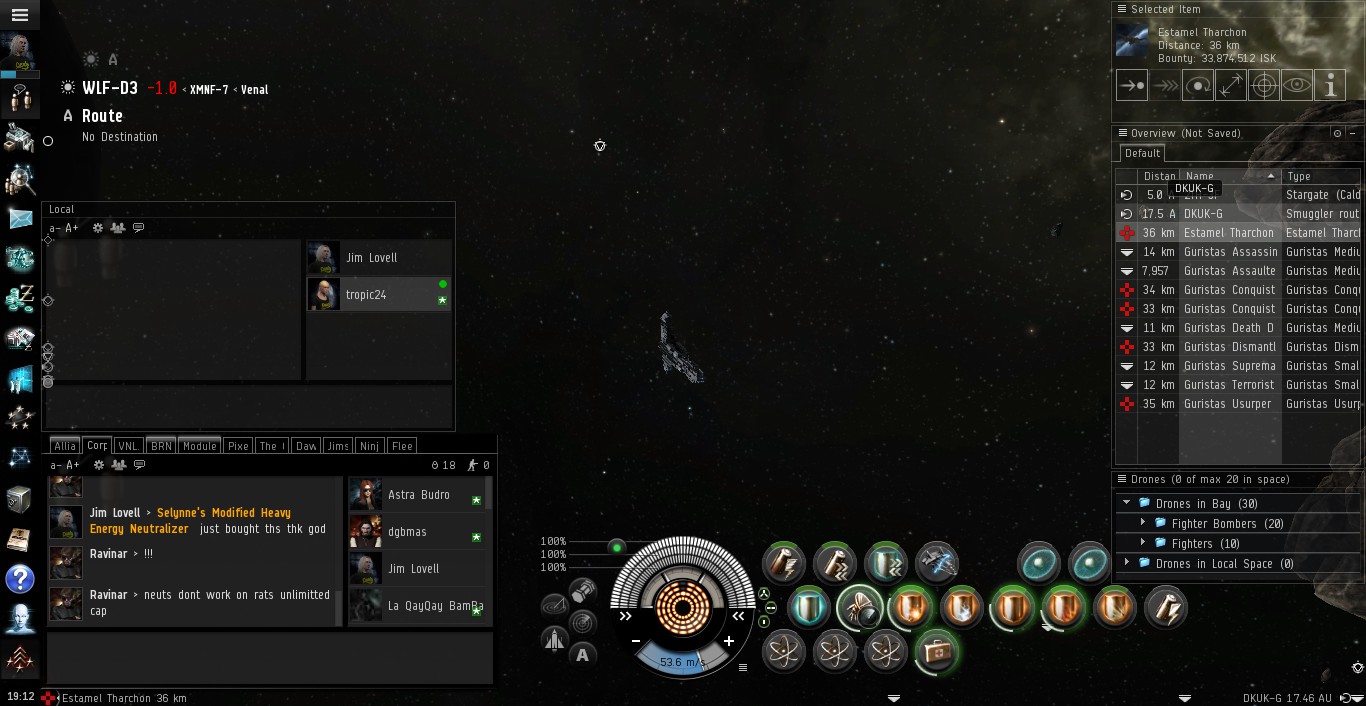Toggle the autopilot A button
Screen dimensions: 1366x706
coord(583,655)
